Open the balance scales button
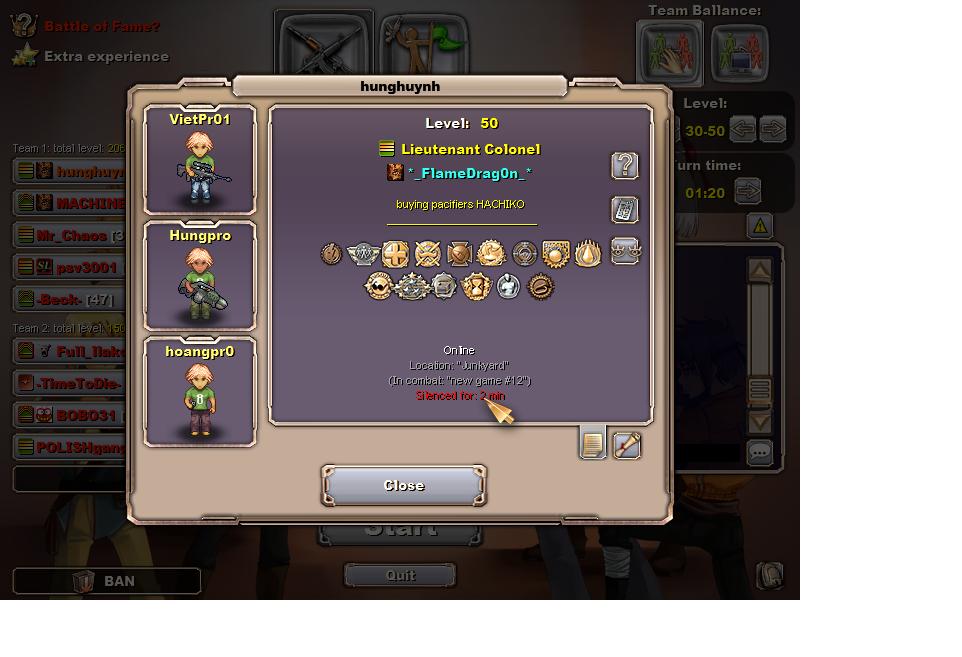 (625, 251)
